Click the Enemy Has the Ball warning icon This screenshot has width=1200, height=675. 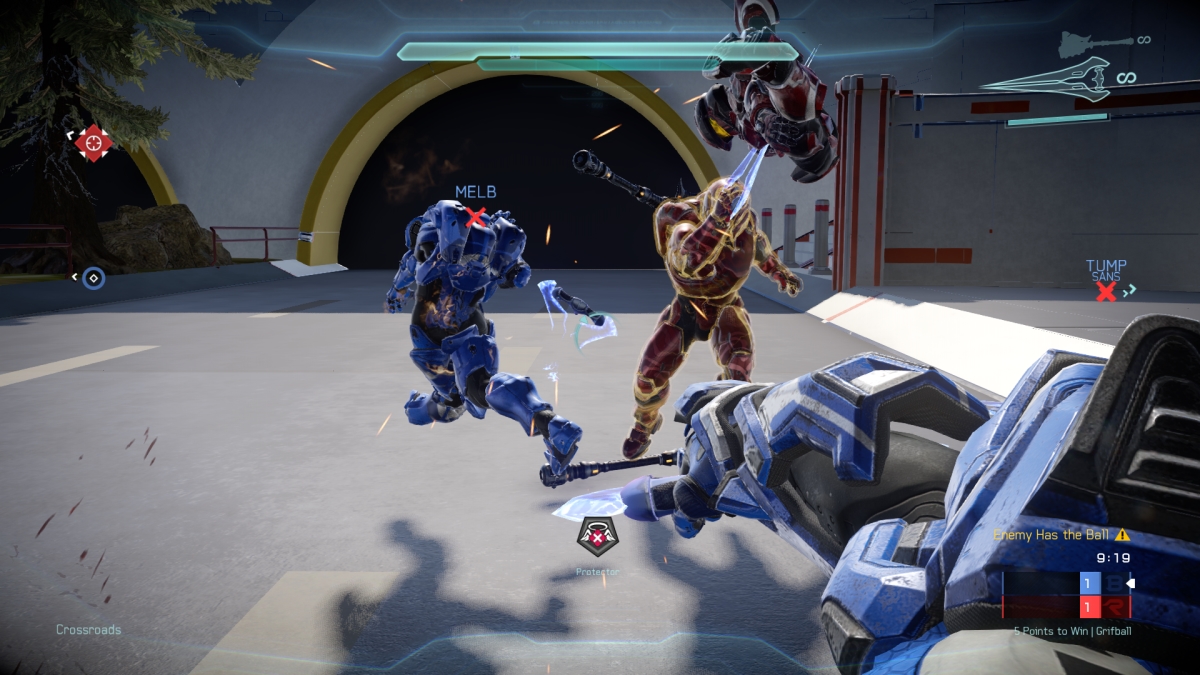pyautogui.click(x=1122, y=535)
